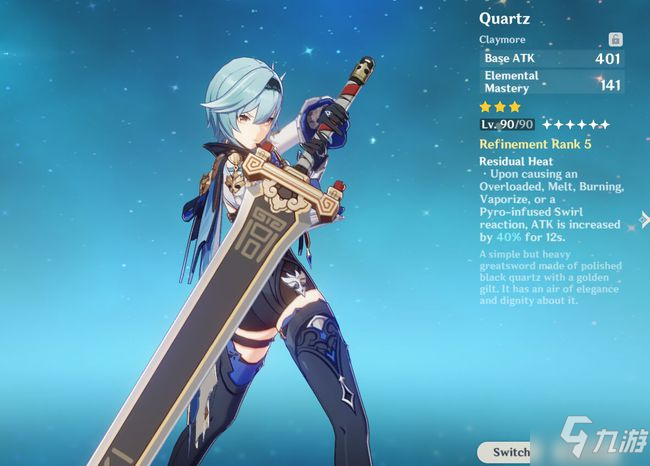Viewport: 650px width, 466px height.
Task: Click the Switch weapon button
Action: (x=509, y=451)
